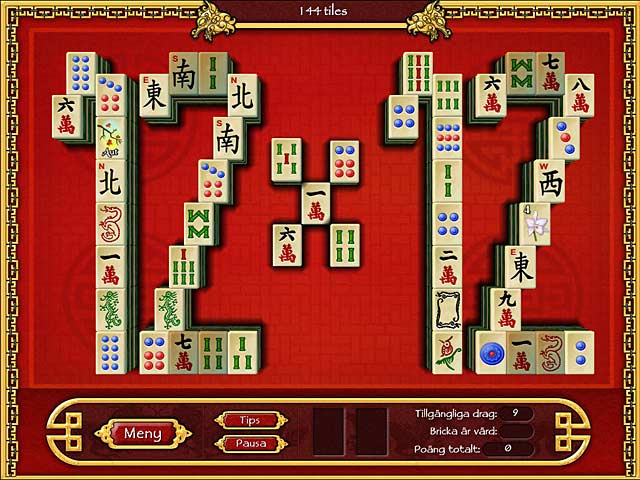This screenshot has width=640, height=480.
Task: Choose the two blue dots tile
Action: point(580,353)
